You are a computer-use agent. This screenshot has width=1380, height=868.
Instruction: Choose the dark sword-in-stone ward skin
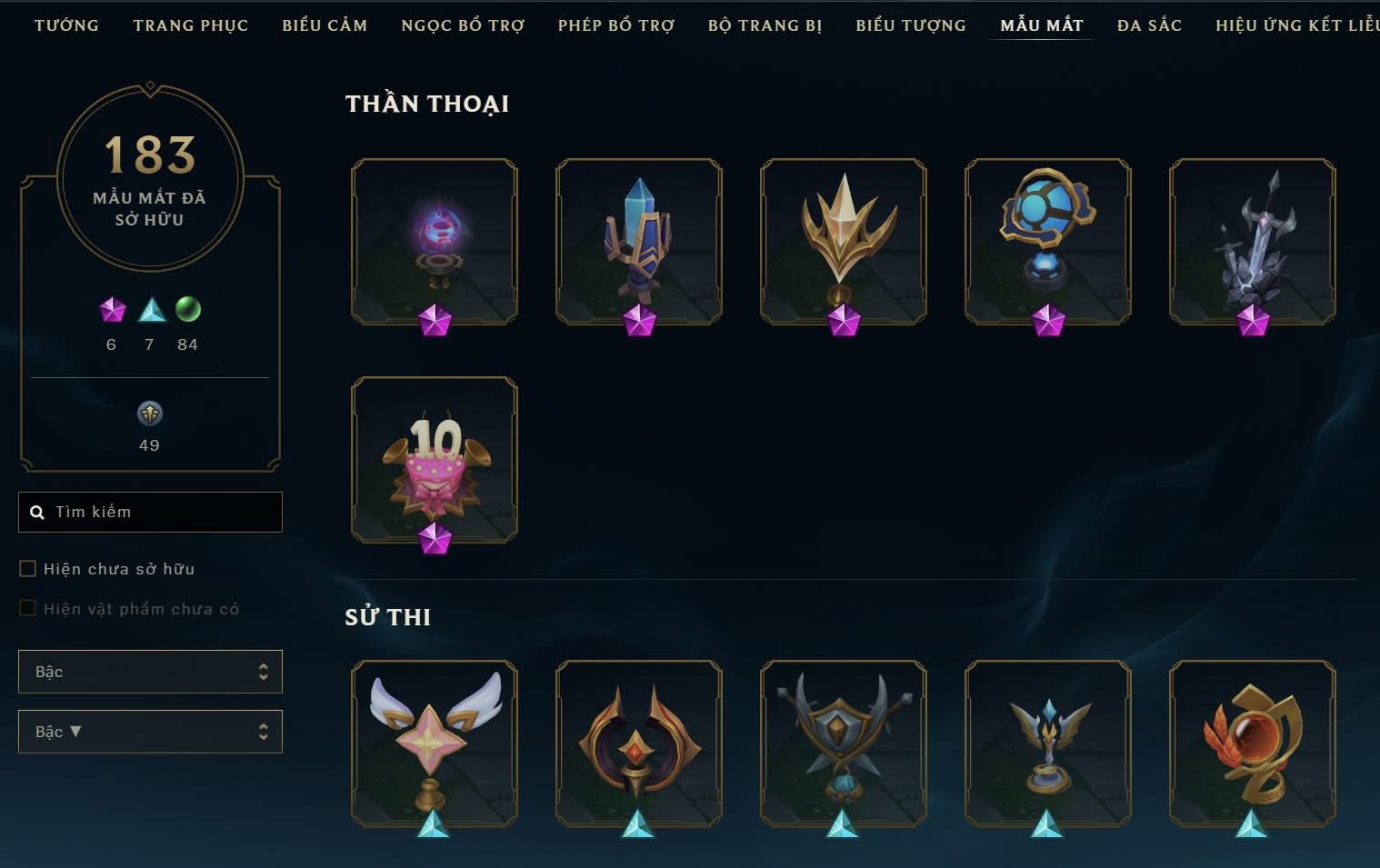[x=1253, y=242]
